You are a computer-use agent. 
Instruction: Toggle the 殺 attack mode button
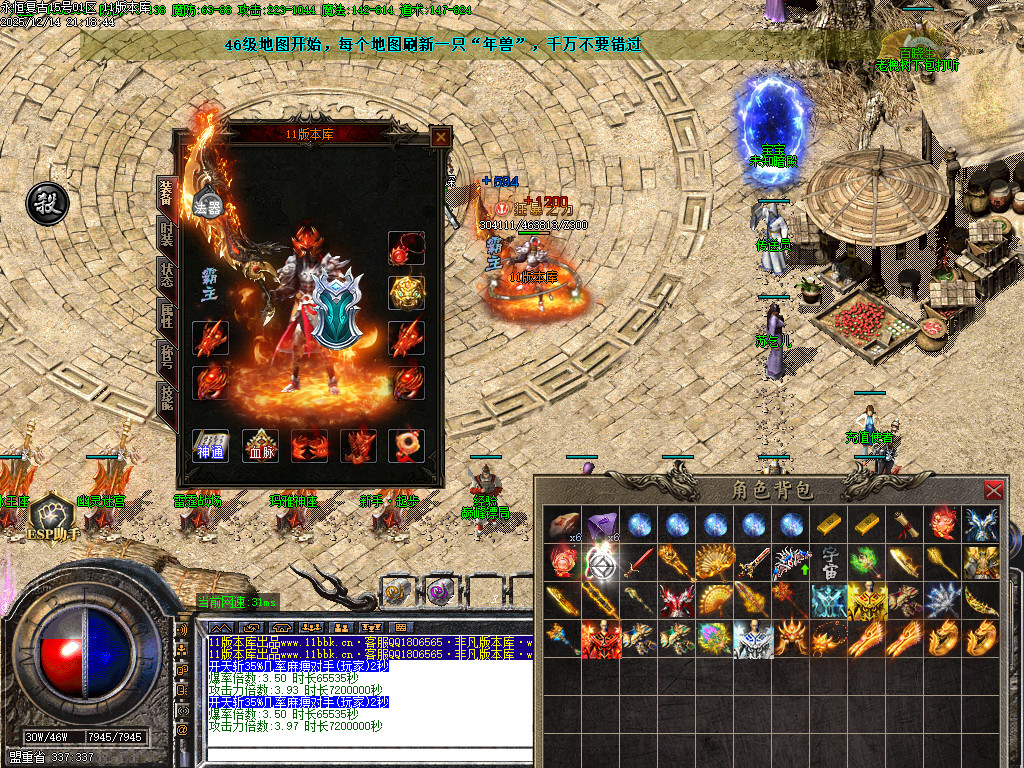[x=46, y=201]
